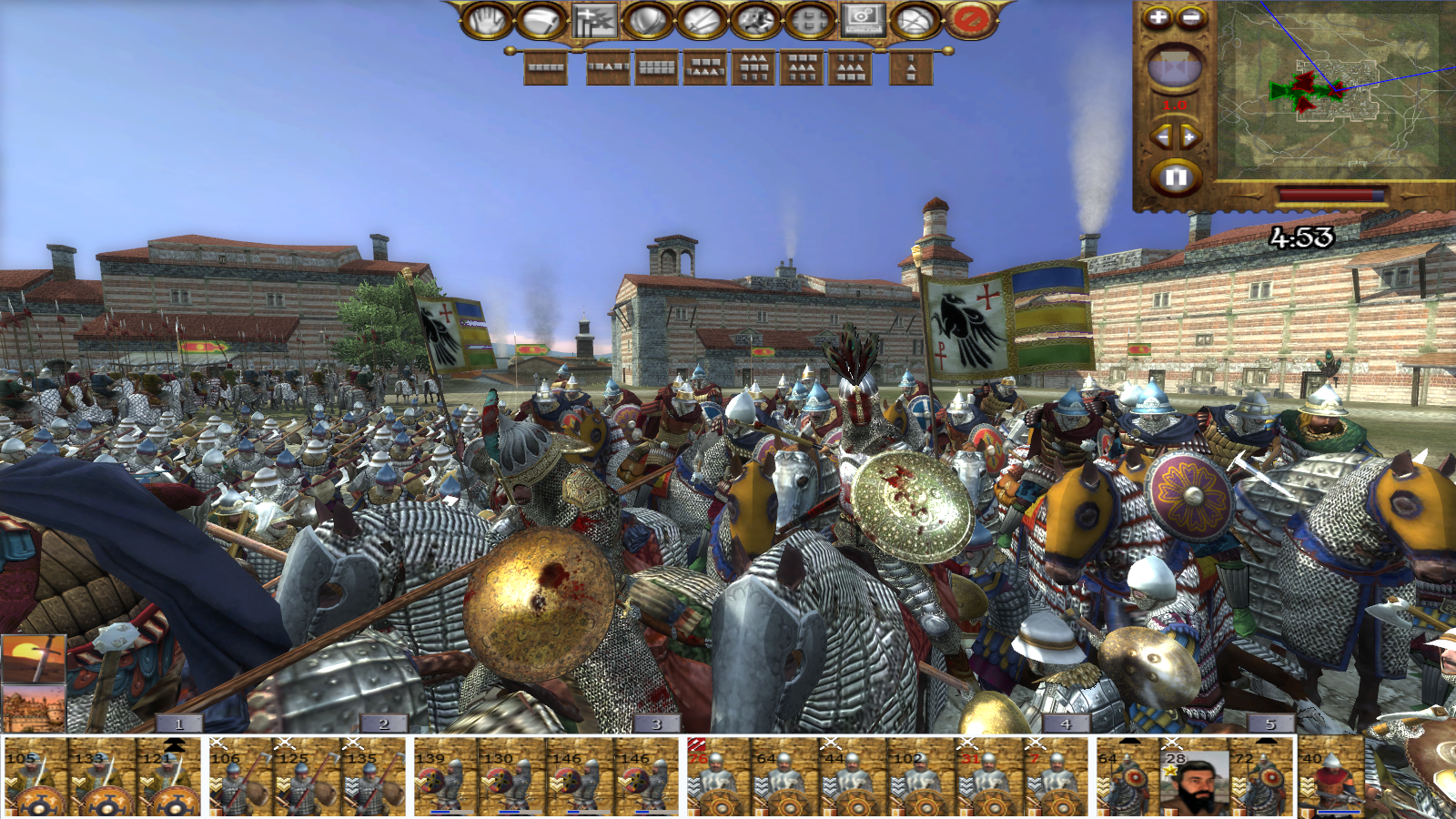Click the red cancel order button

(970, 21)
